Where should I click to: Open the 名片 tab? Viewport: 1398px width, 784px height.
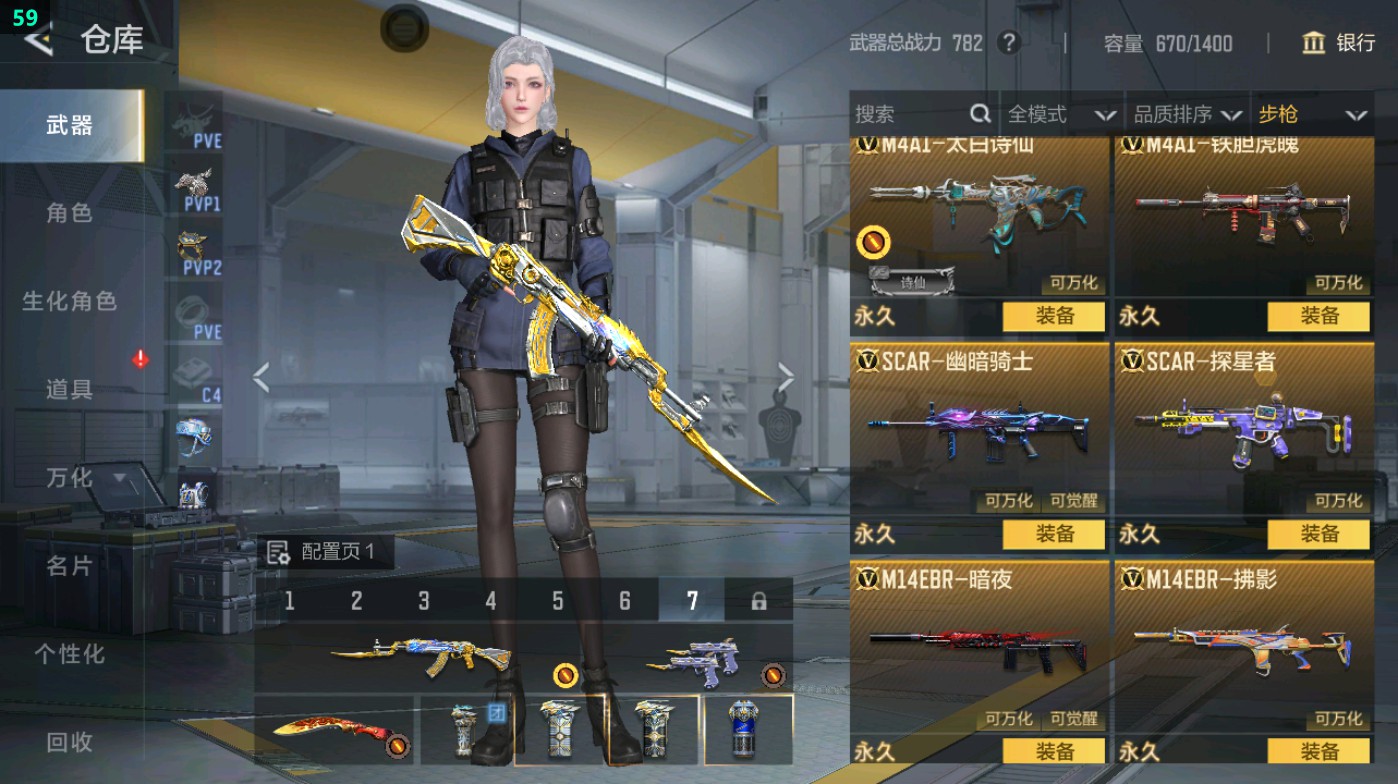[x=70, y=566]
